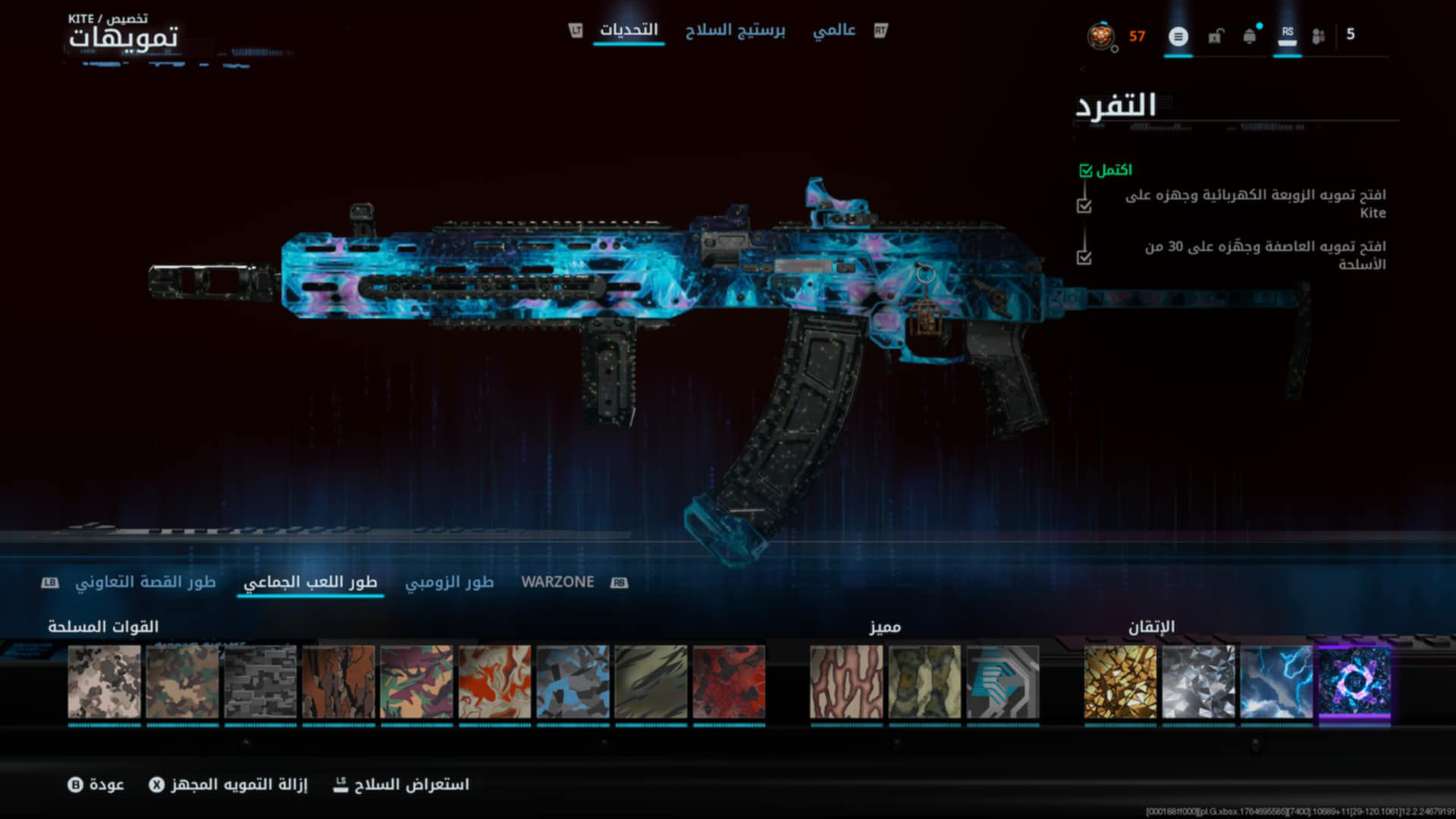This screenshot has height=819, width=1456.
Task: Toggle the green اكتمل completion checkbox
Action: coord(1084,171)
